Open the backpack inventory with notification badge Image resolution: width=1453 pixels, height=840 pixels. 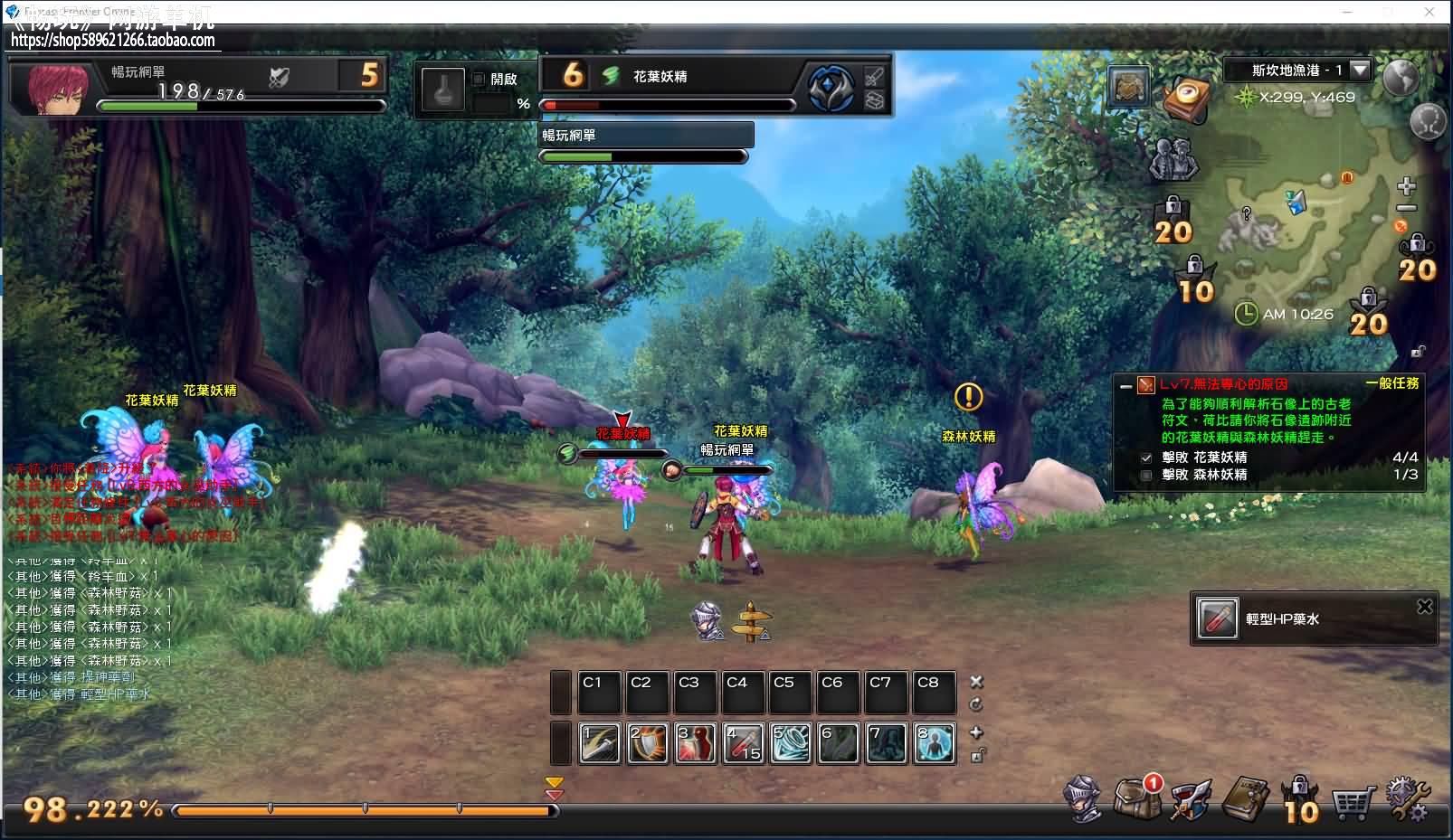(1135, 798)
